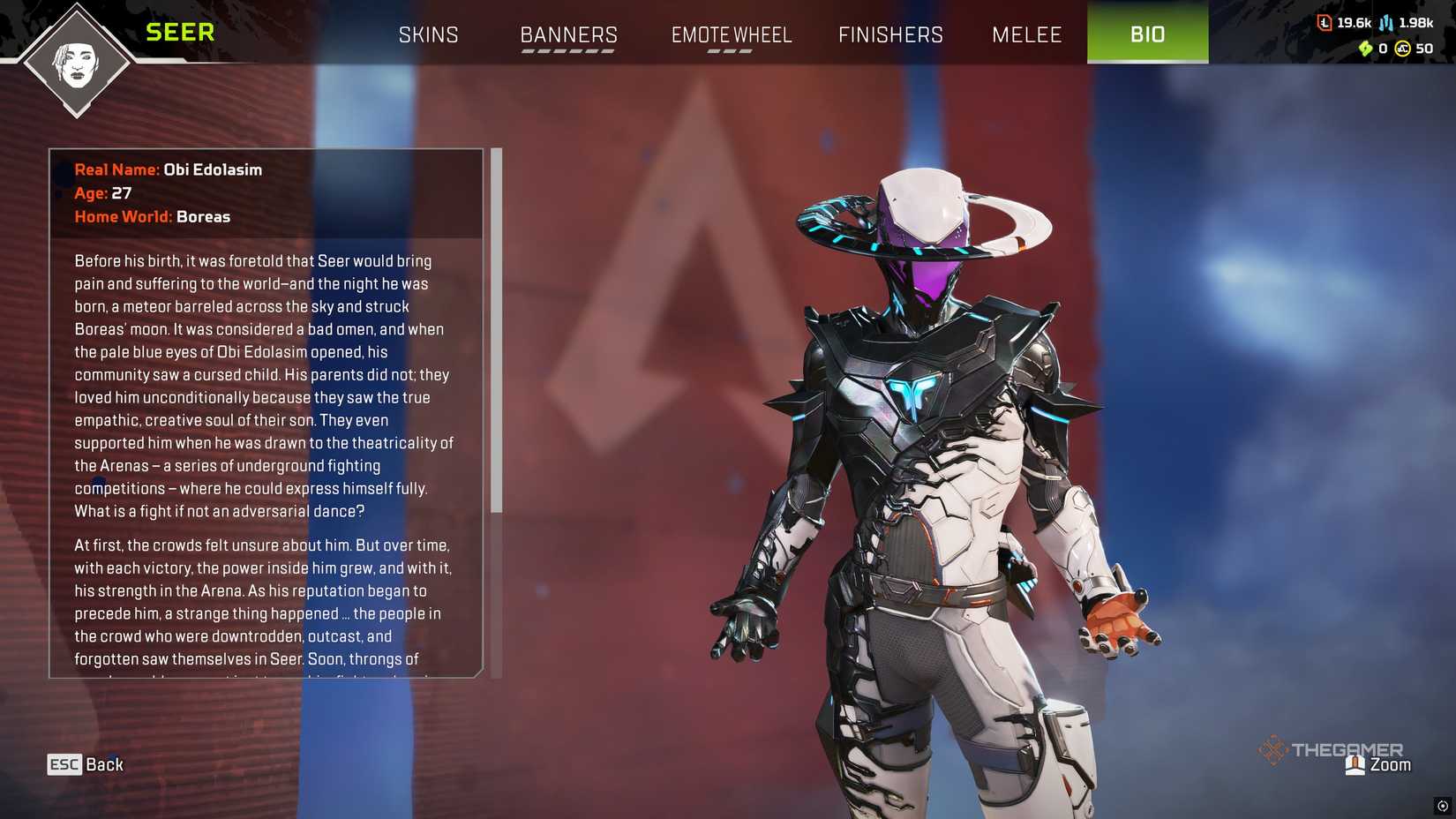
Task: Click Seer's 3D character model
Action: tap(927, 441)
